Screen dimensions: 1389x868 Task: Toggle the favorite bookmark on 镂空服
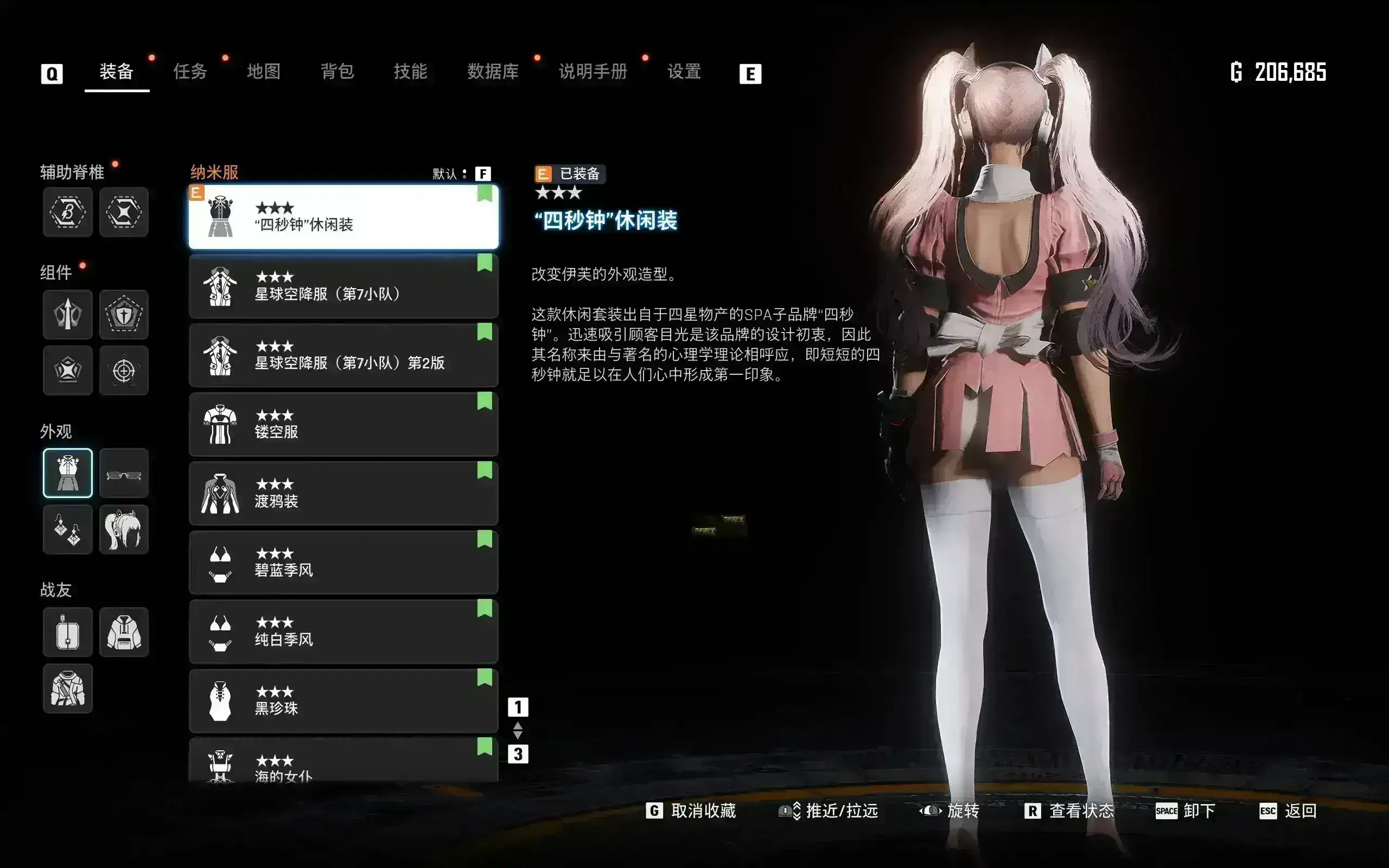(486, 401)
